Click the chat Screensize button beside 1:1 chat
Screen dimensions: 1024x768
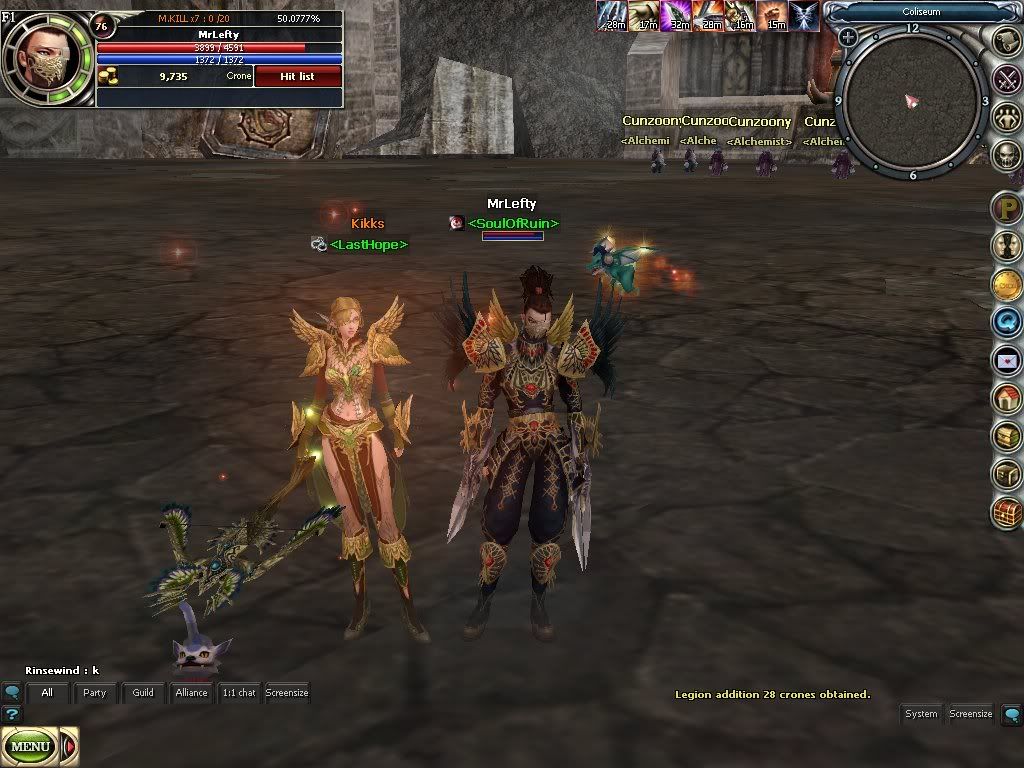[x=287, y=692]
